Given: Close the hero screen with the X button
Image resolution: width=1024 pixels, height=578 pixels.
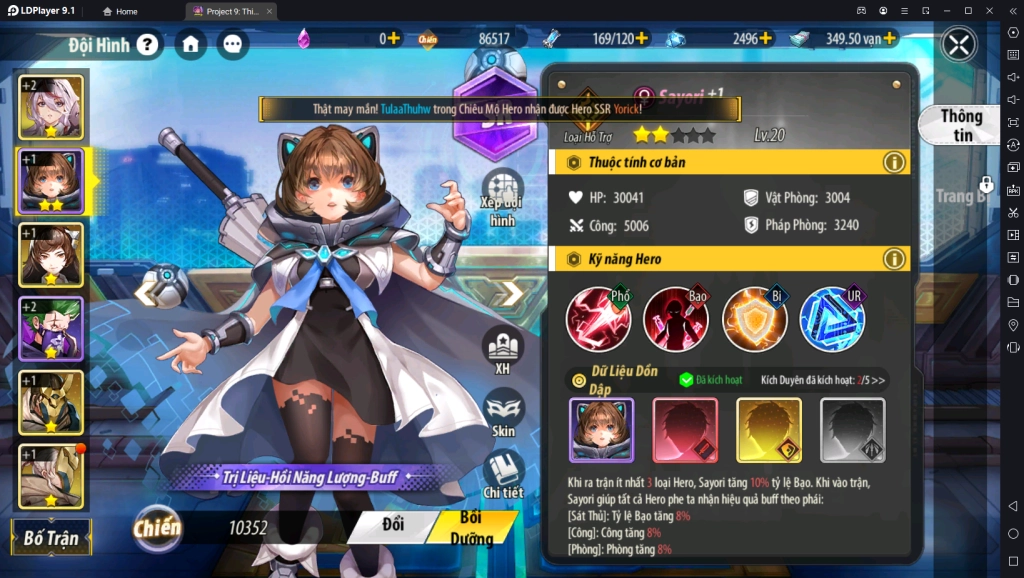Looking at the screenshot, I should coord(959,45).
